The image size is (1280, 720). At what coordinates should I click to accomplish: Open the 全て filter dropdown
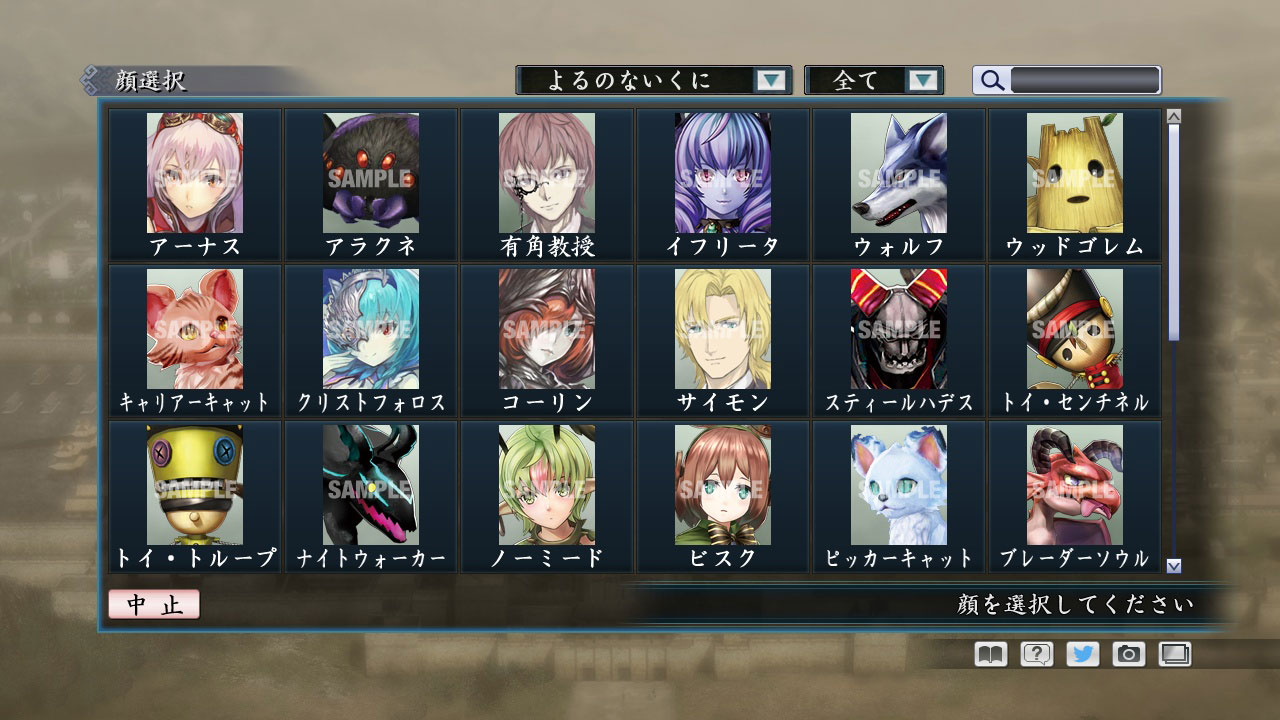tap(874, 81)
